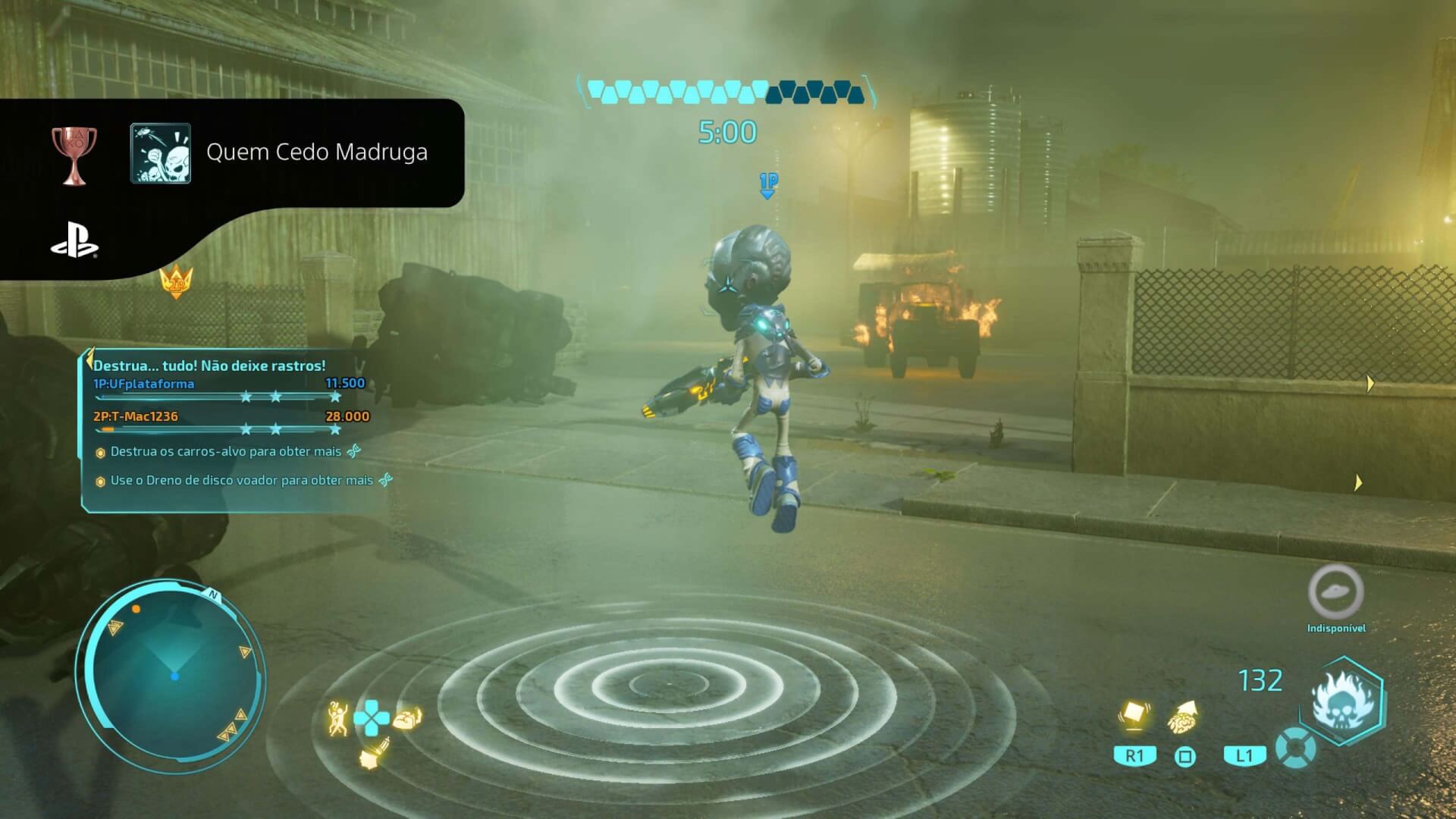
Task: Open the circular radar minimap
Action: click(171, 675)
